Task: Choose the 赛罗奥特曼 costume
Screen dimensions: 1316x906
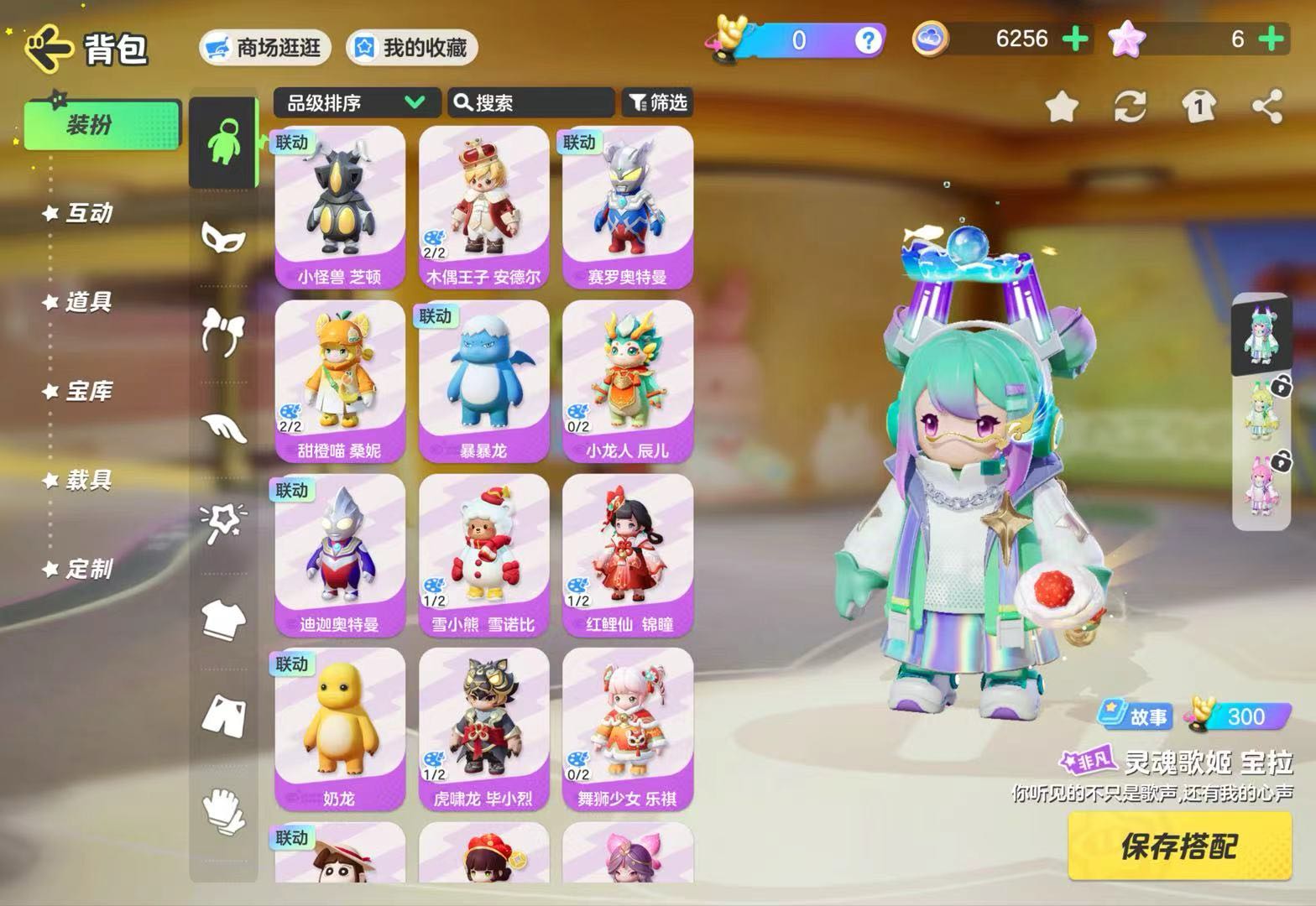Action: [628, 206]
